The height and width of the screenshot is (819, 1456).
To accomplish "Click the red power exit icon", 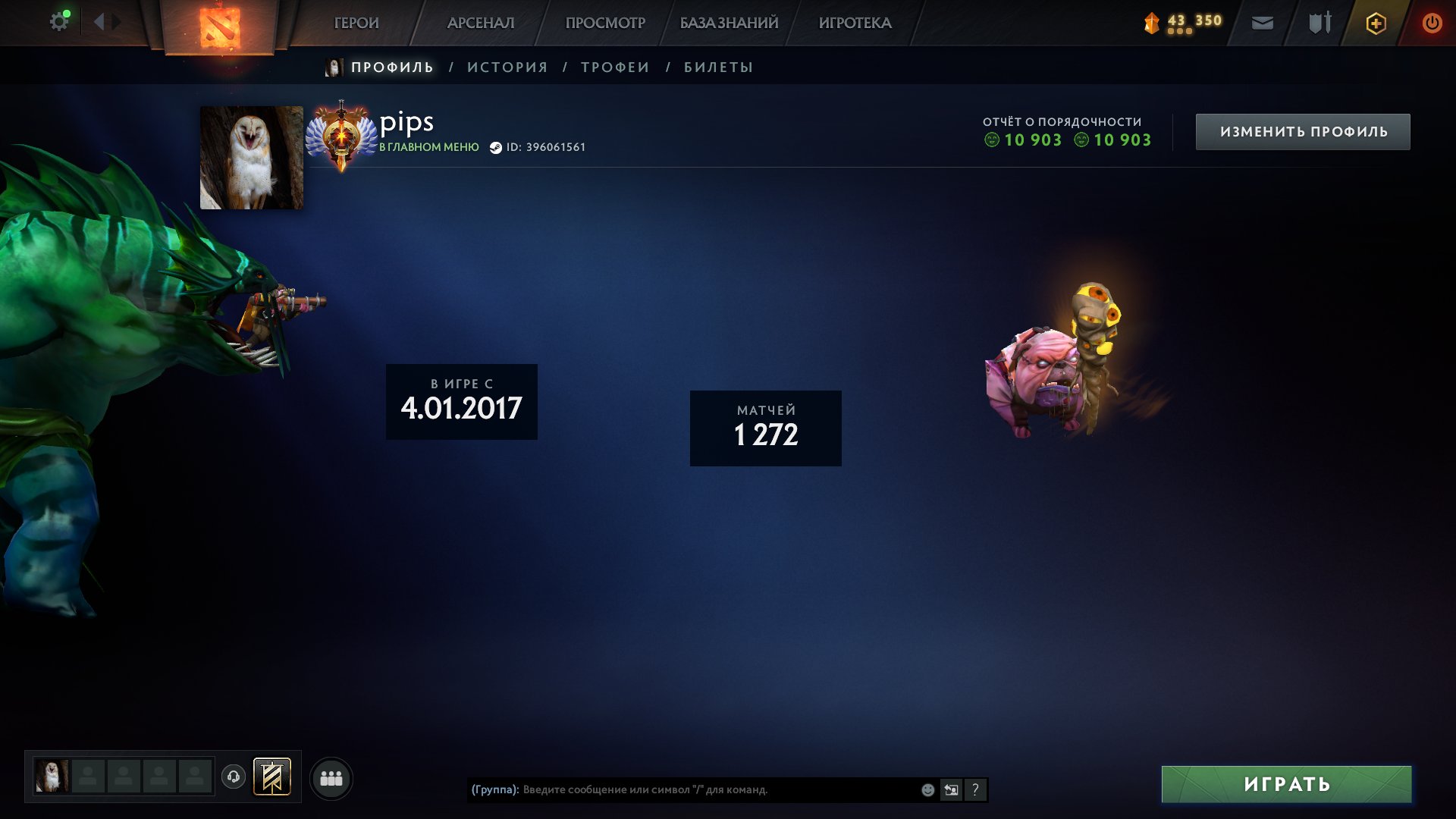I will tap(1432, 23).
